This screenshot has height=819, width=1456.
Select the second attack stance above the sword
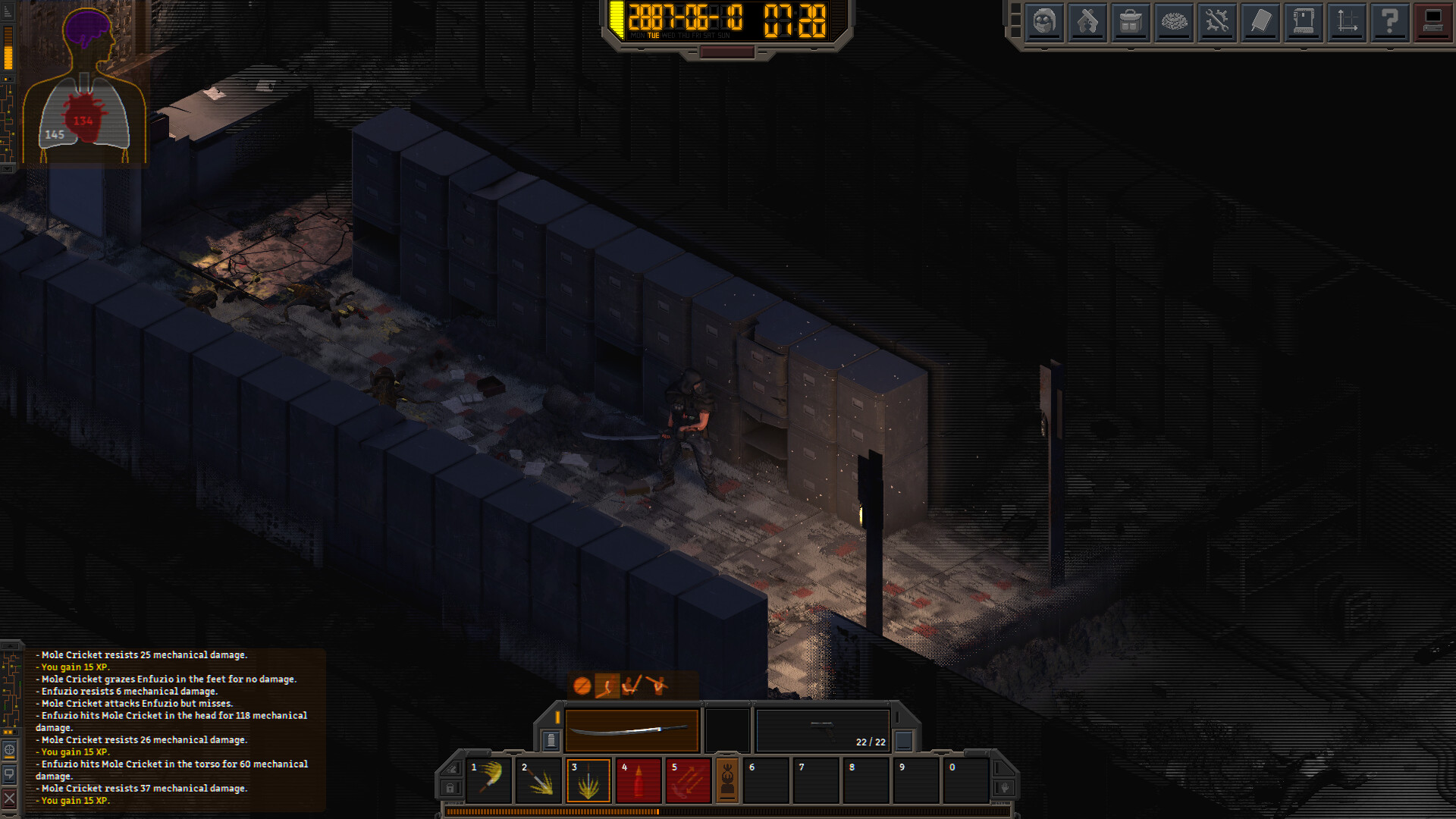607,686
